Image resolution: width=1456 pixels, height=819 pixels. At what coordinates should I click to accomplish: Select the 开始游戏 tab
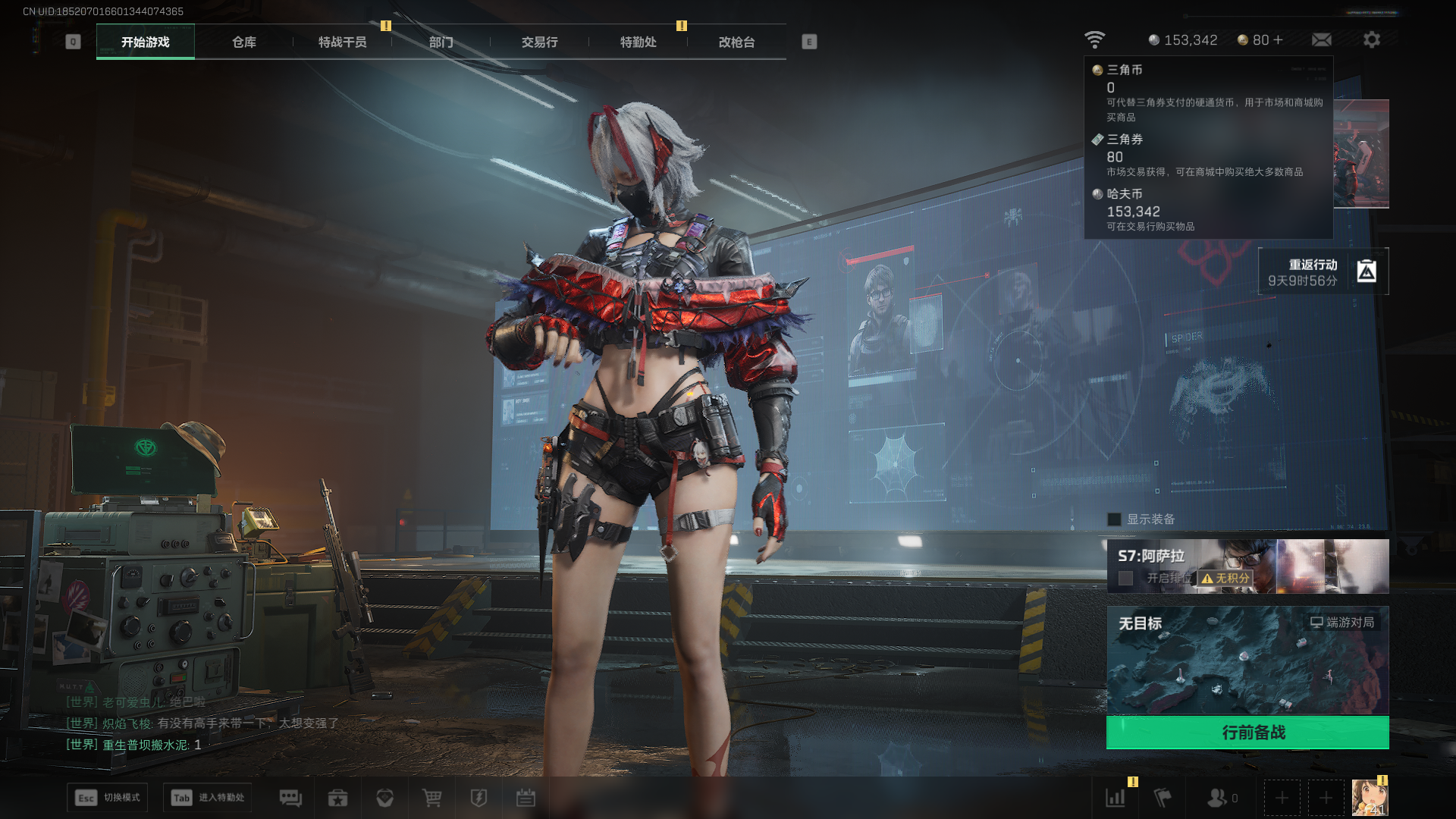click(146, 42)
